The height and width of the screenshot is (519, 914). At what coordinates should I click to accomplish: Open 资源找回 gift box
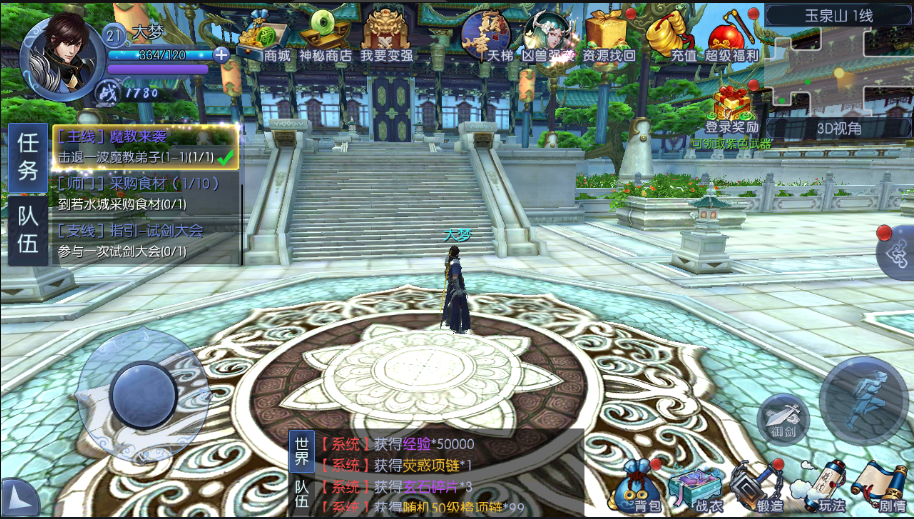608,38
